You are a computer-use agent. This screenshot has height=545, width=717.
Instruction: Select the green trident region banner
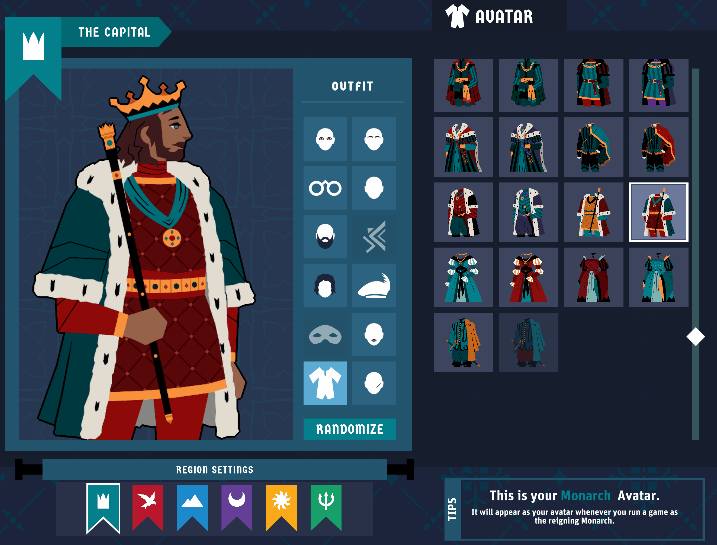326,506
